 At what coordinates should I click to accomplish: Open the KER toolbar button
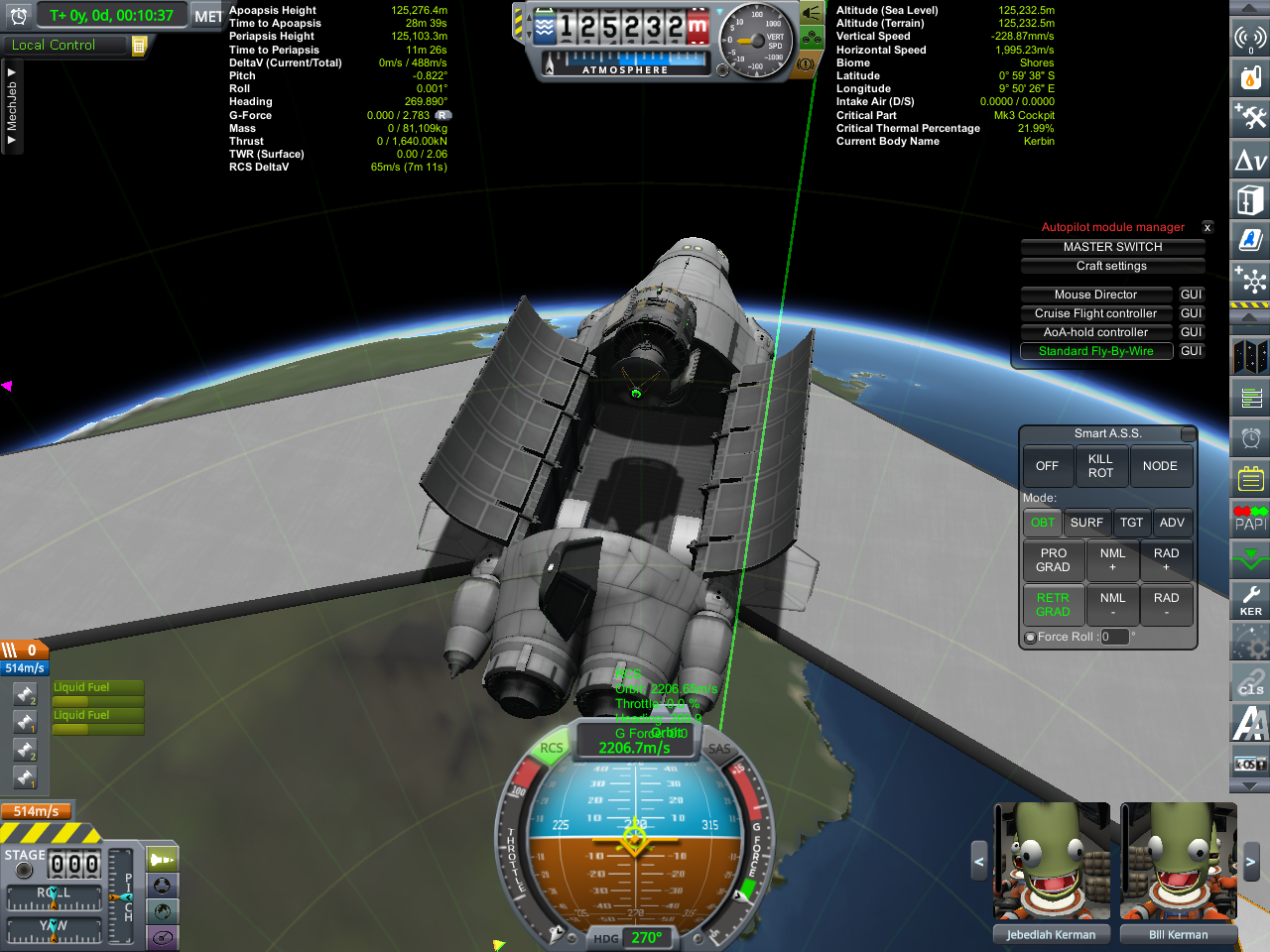click(1250, 600)
